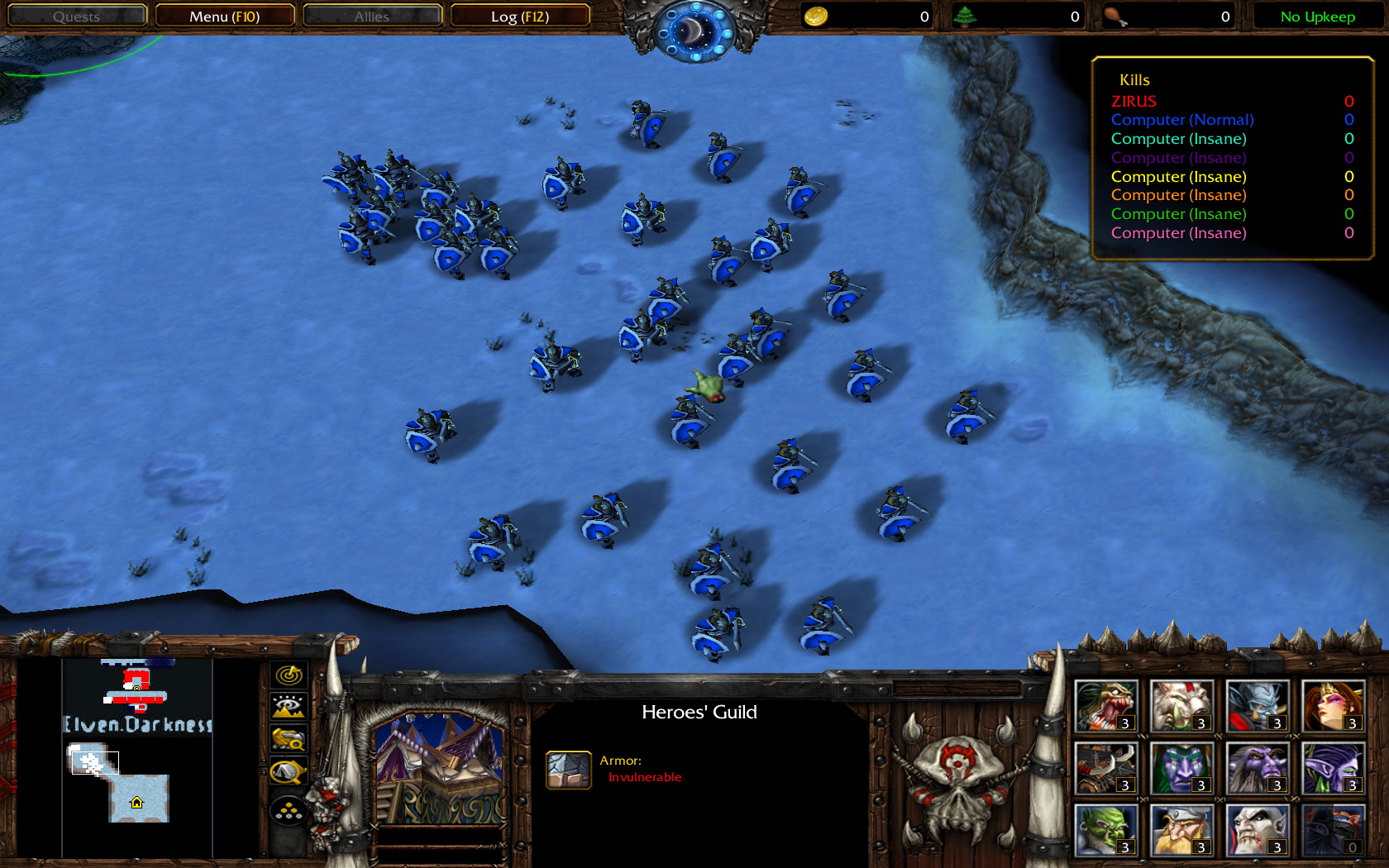
Task: Enable the formation movement toggle
Action: click(x=288, y=811)
